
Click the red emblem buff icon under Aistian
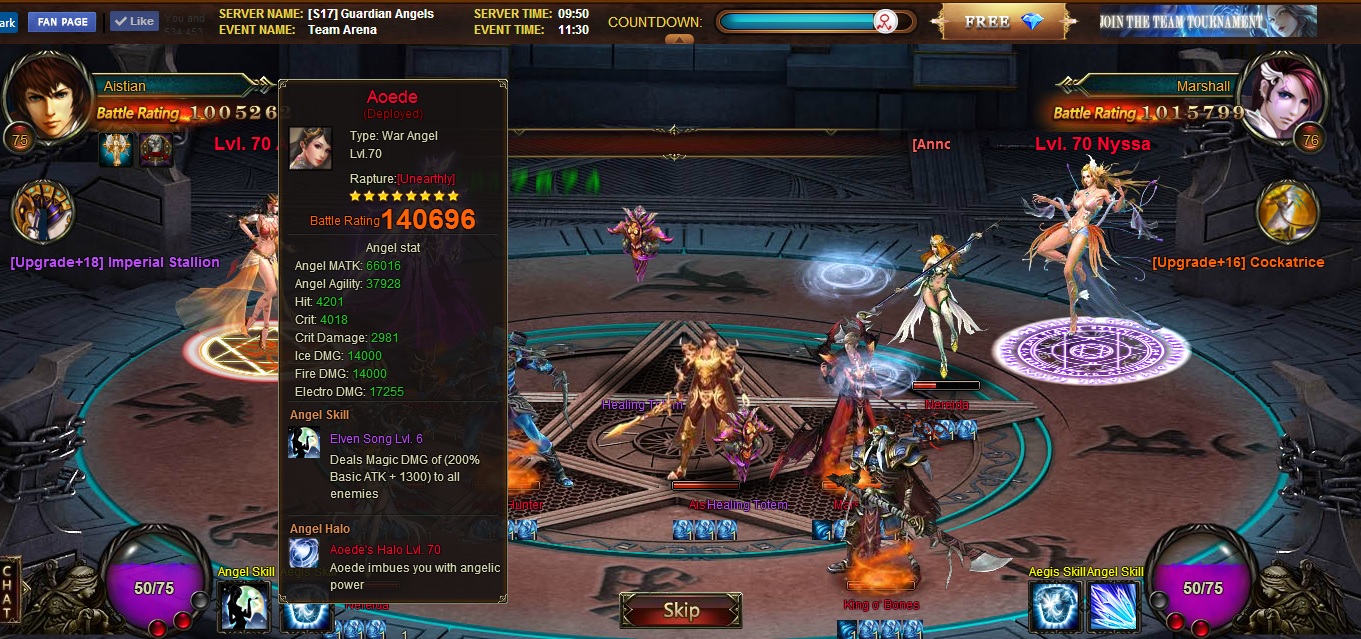(x=156, y=151)
